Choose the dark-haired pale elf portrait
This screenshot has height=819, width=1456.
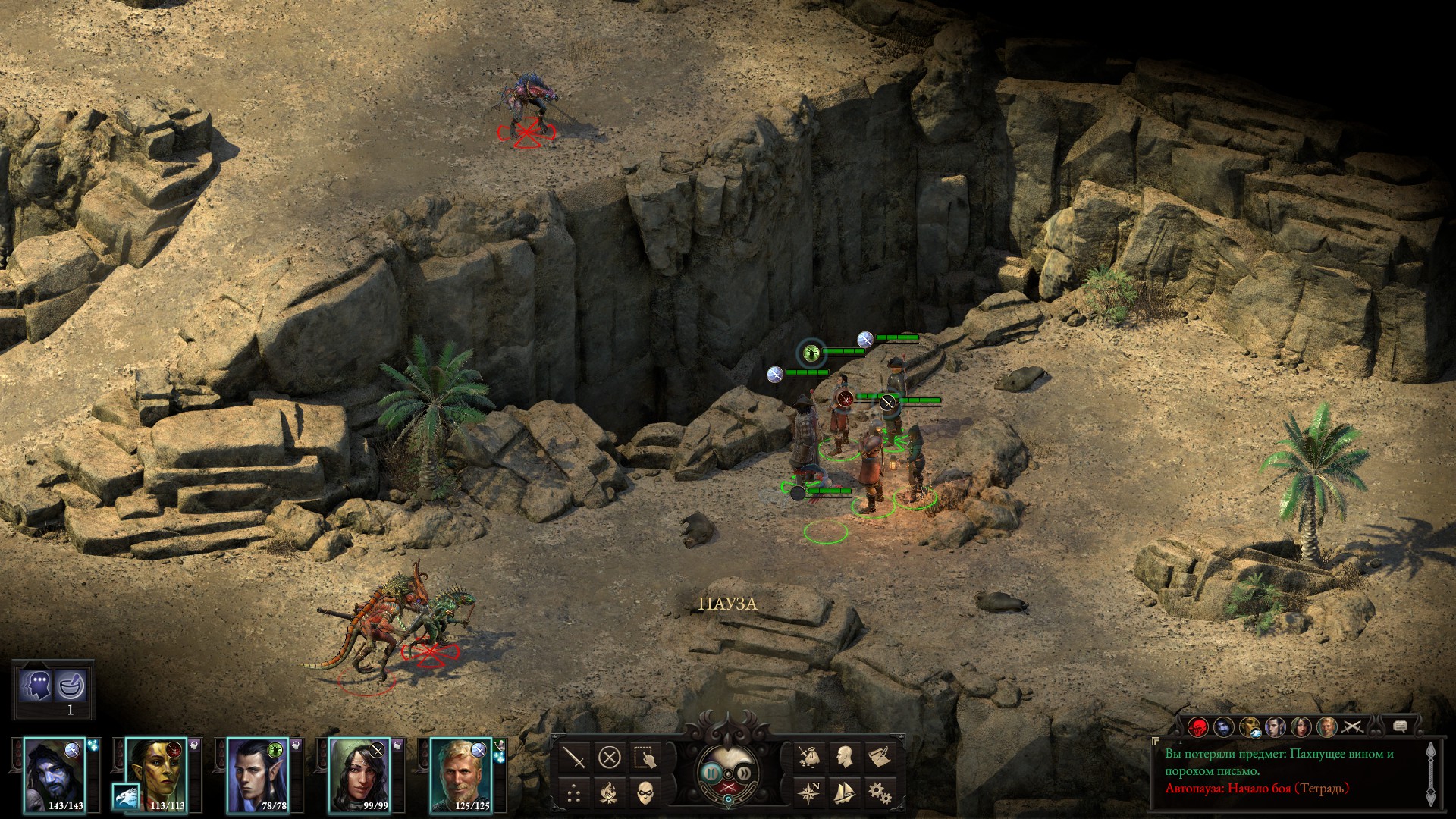click(257, 773)
